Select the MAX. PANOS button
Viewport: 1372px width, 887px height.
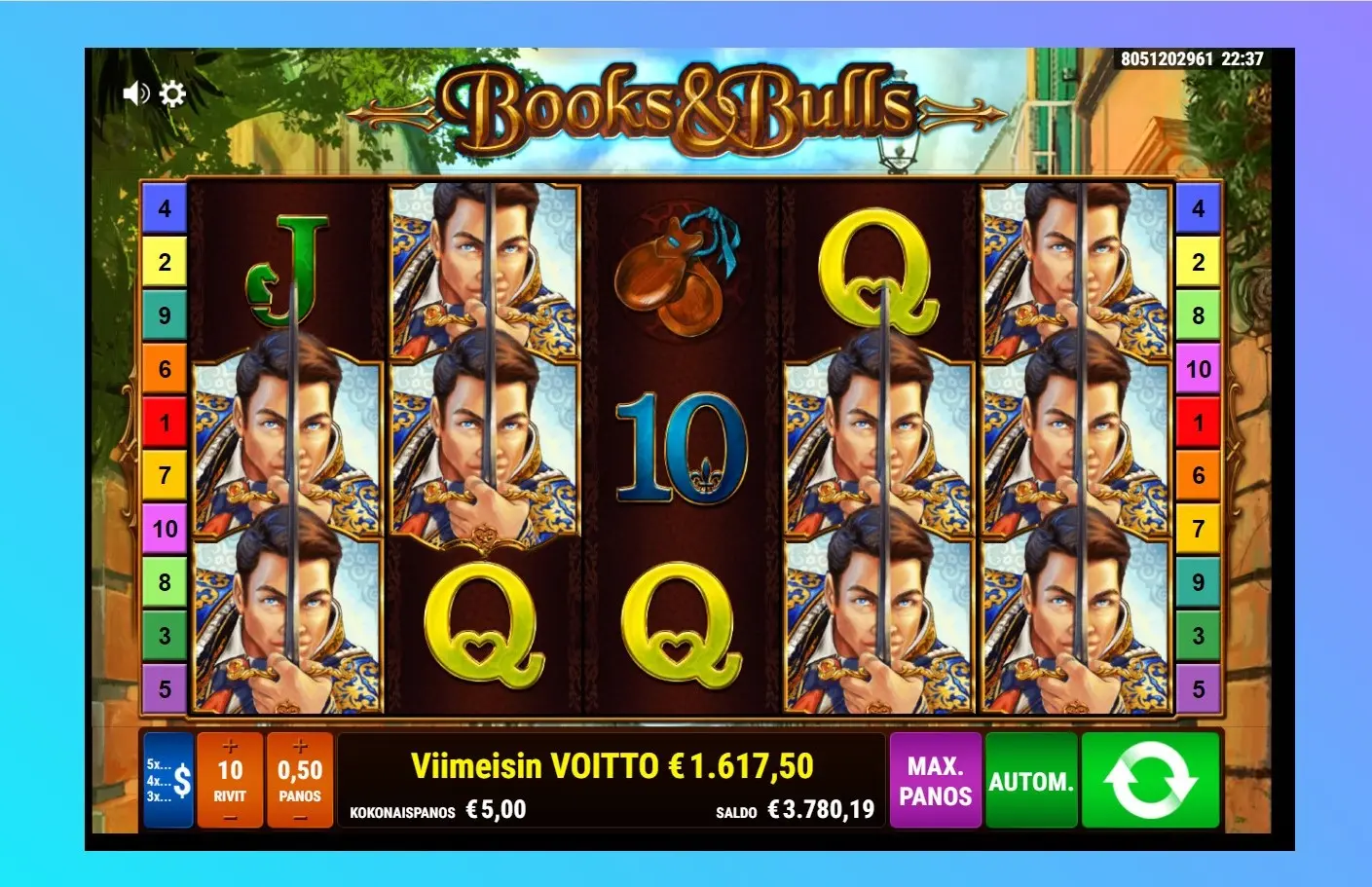pyautogui.click(x=935, y=781)
